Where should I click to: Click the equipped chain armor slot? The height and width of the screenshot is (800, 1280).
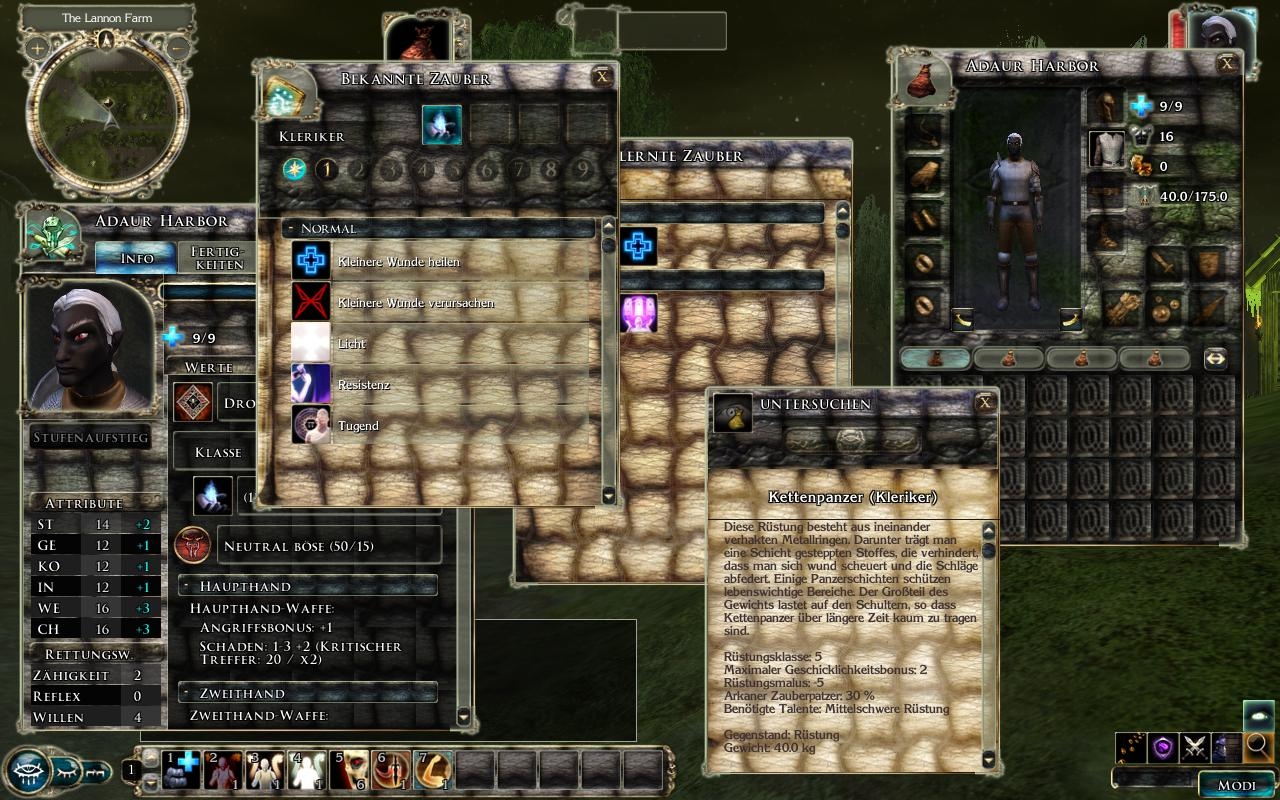[x=1106, y=149]
